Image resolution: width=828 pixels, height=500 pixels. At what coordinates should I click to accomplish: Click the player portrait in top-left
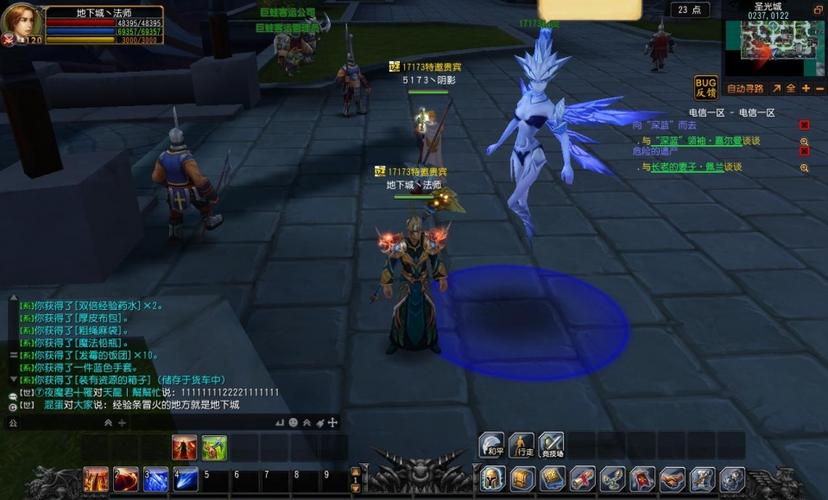click(21, 21)
